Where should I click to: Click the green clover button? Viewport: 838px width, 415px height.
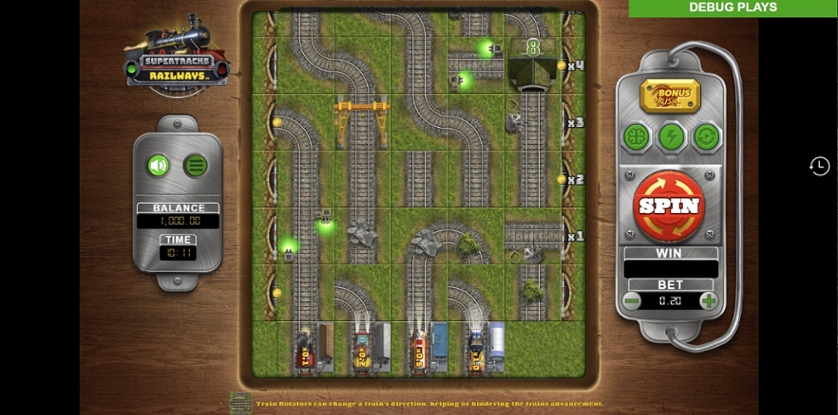(x=637, y=137)
